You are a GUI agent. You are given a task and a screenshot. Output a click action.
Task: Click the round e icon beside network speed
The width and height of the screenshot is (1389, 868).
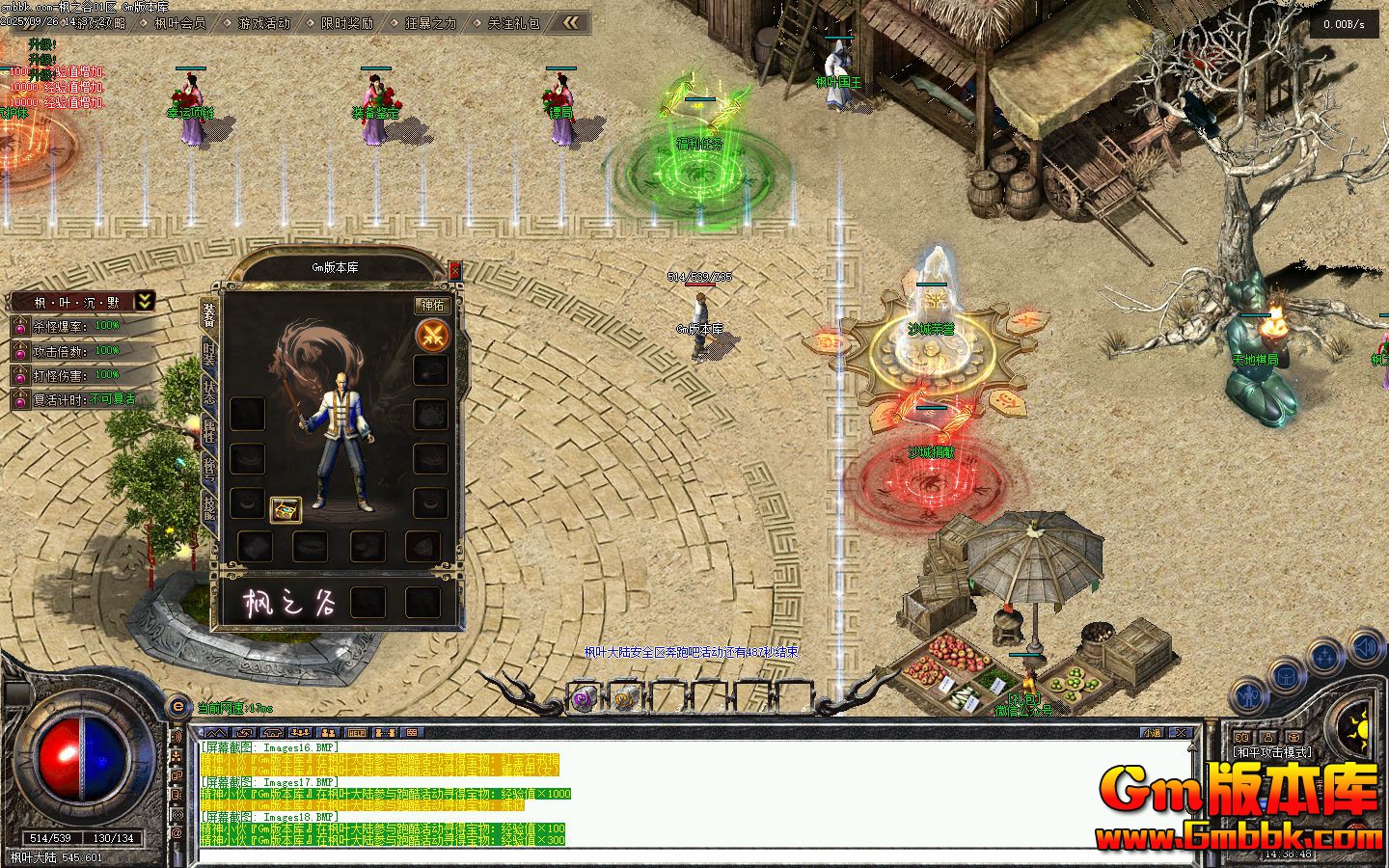point(177,707)
